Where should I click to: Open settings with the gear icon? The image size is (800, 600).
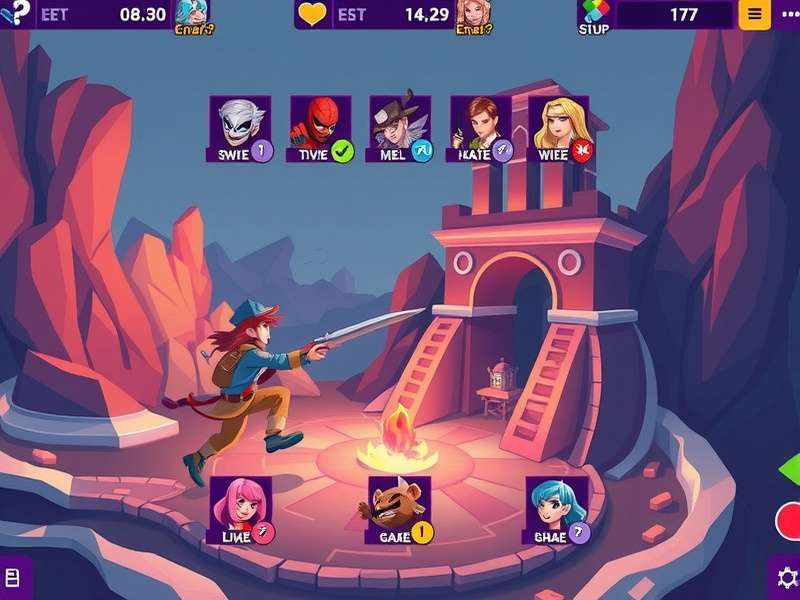[786, 578]
